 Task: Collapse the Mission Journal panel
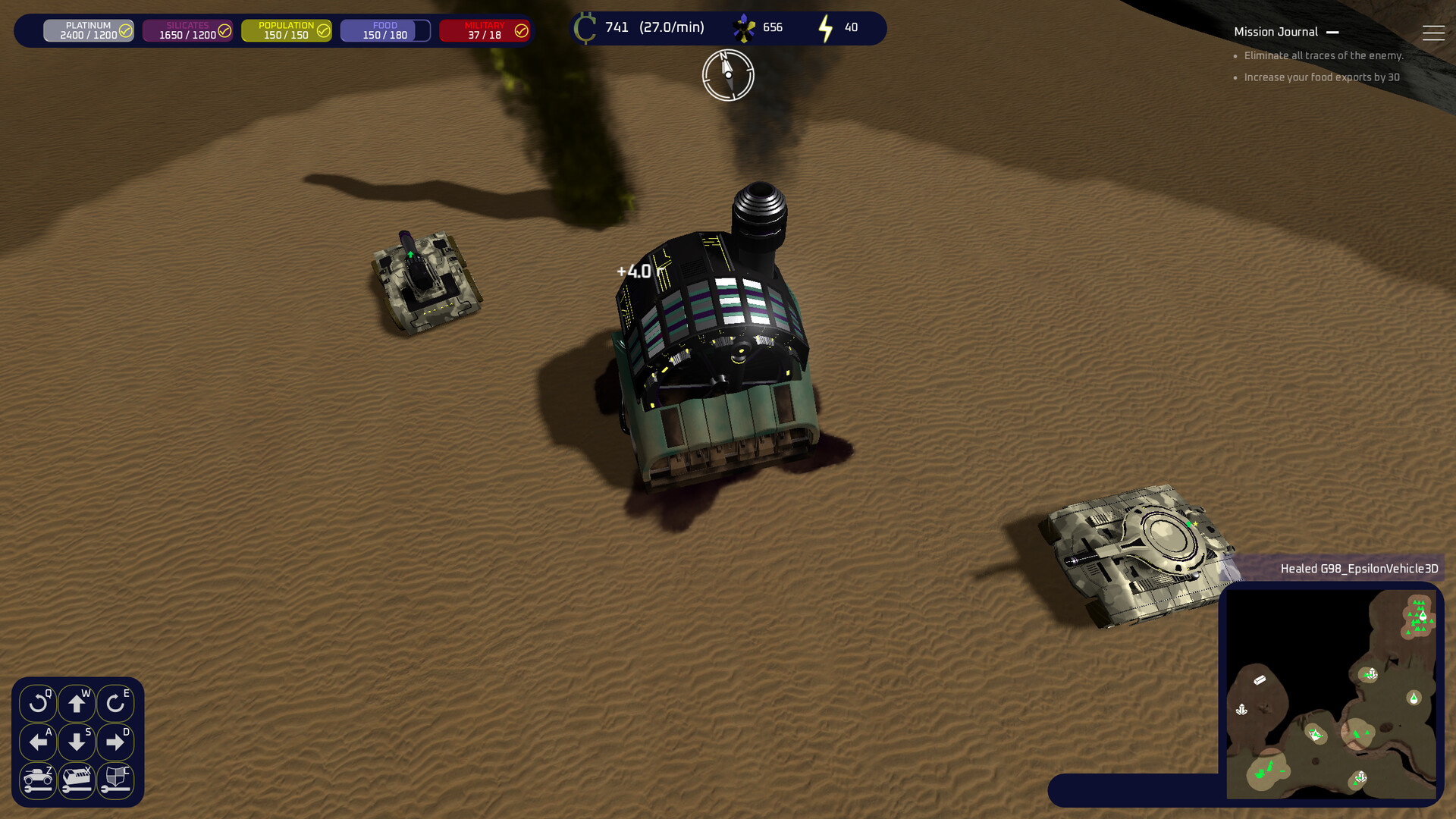click(1334, 32)
